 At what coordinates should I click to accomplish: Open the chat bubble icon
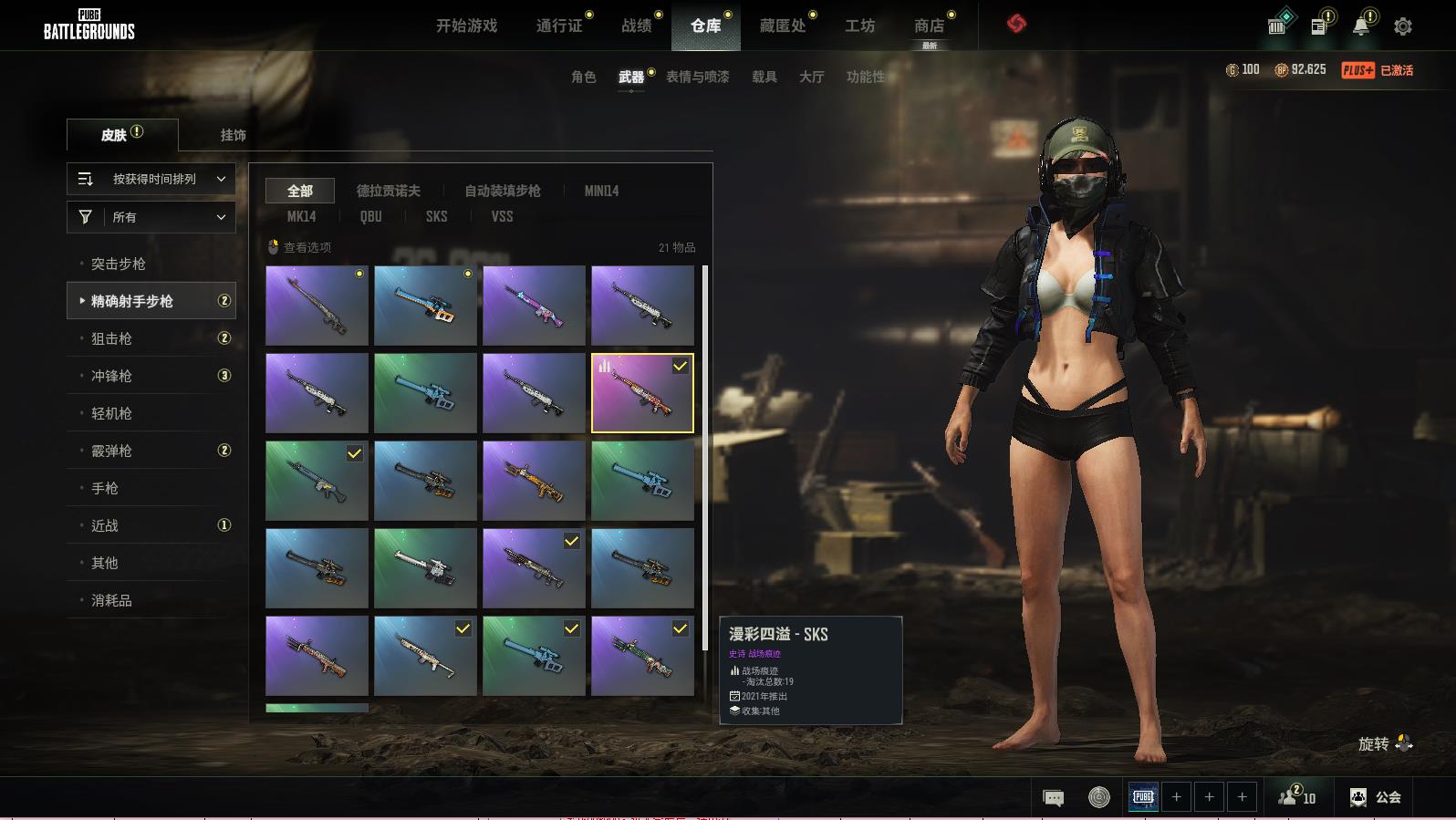tap(1053, 798)
